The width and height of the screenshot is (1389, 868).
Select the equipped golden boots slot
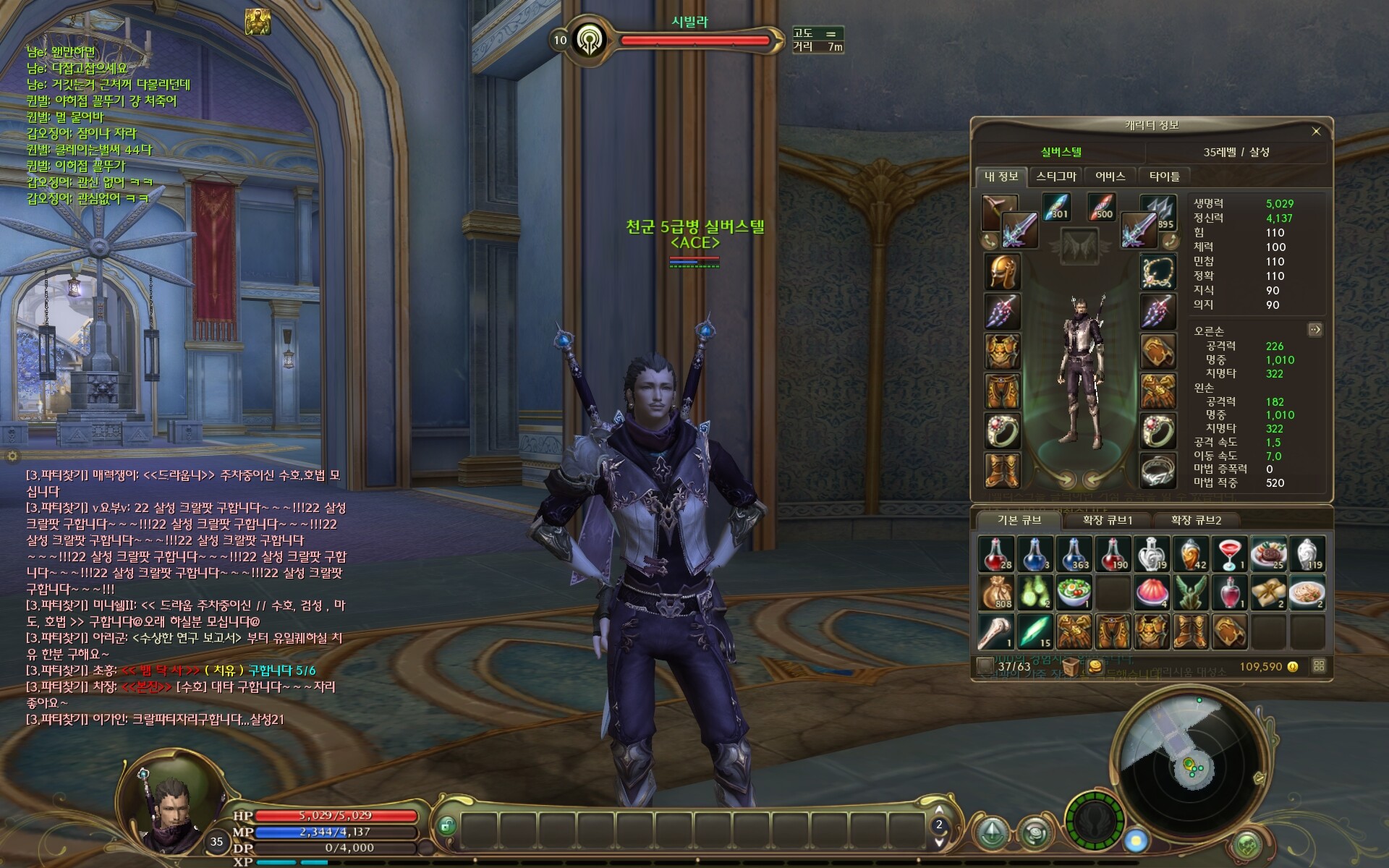(x=1002, y=469)
